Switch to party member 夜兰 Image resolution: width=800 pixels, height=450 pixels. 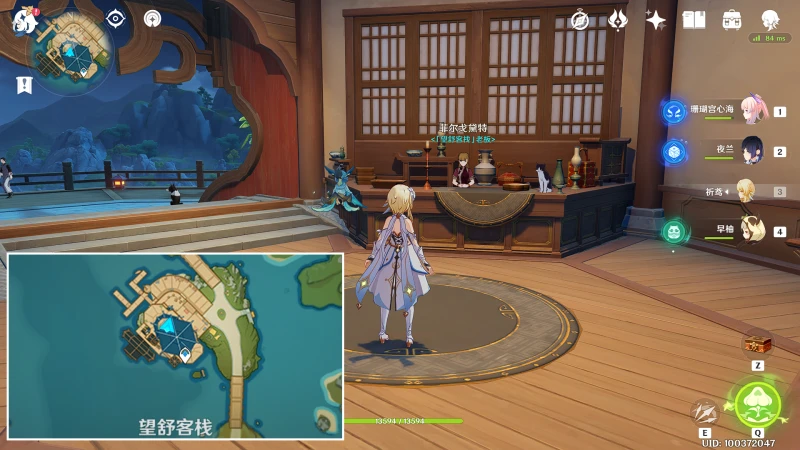[x=750, y=149]
